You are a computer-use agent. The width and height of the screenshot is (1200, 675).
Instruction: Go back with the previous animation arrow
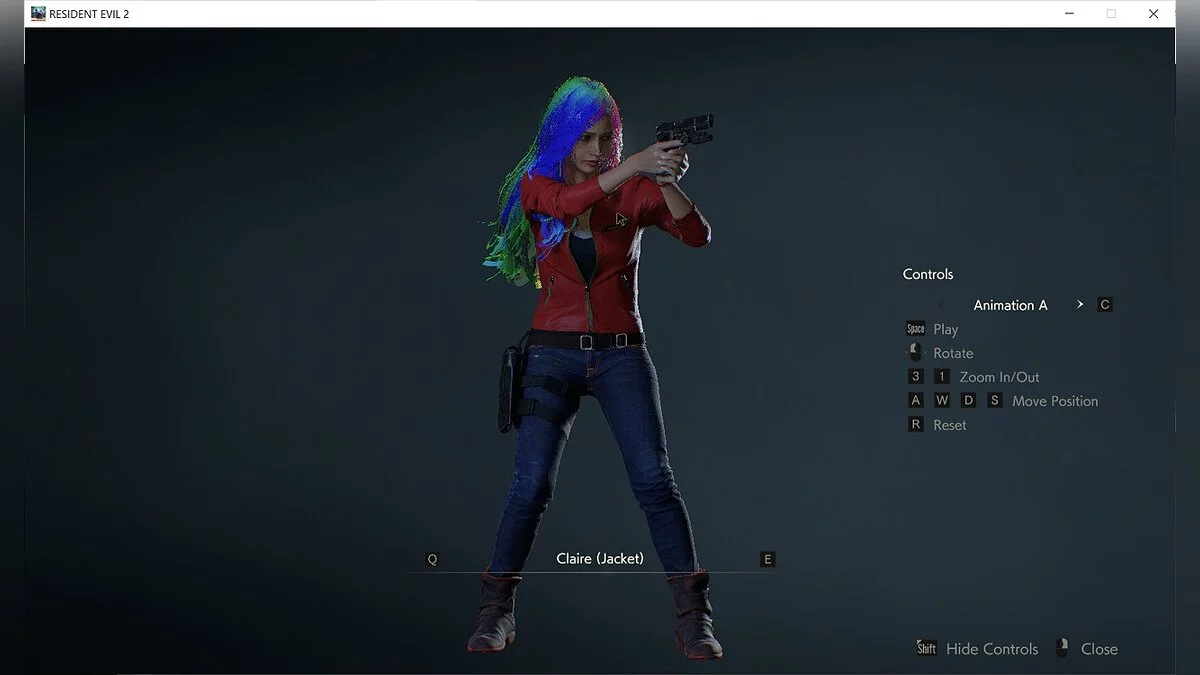[941, 305]
